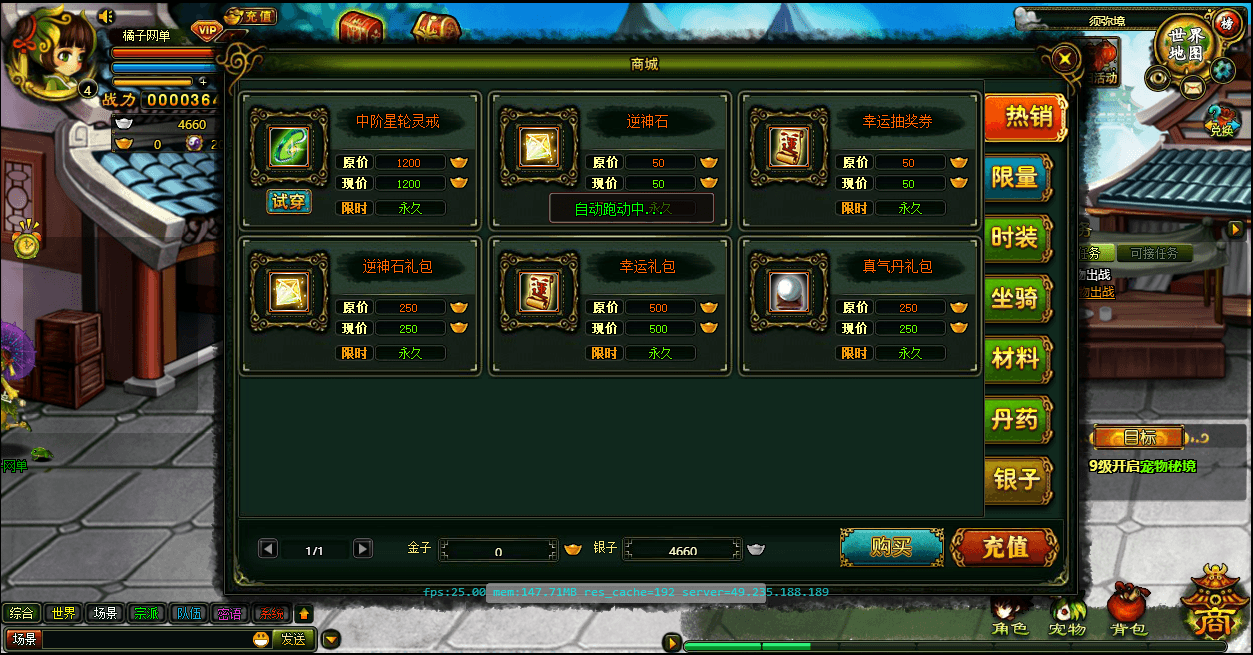
Task: Select the 幸运抽奖券 ticket item
Action: point(789,147)
